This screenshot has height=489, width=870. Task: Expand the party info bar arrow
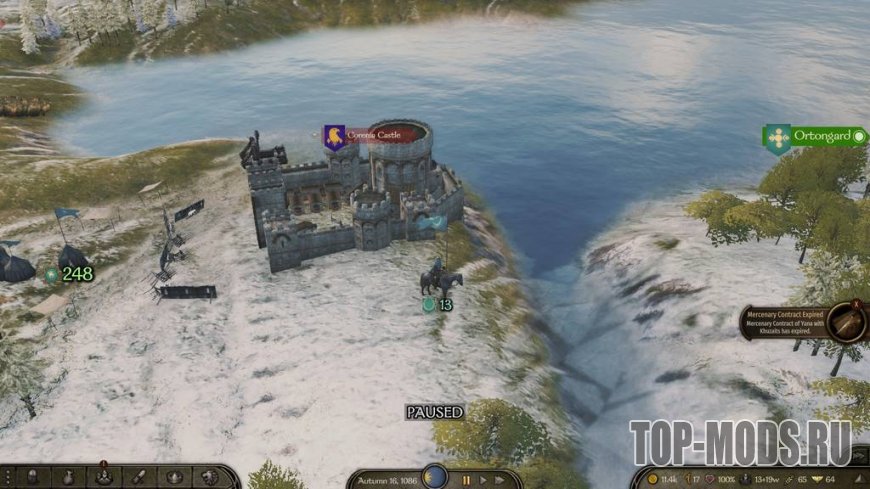(x=860, y=480)
